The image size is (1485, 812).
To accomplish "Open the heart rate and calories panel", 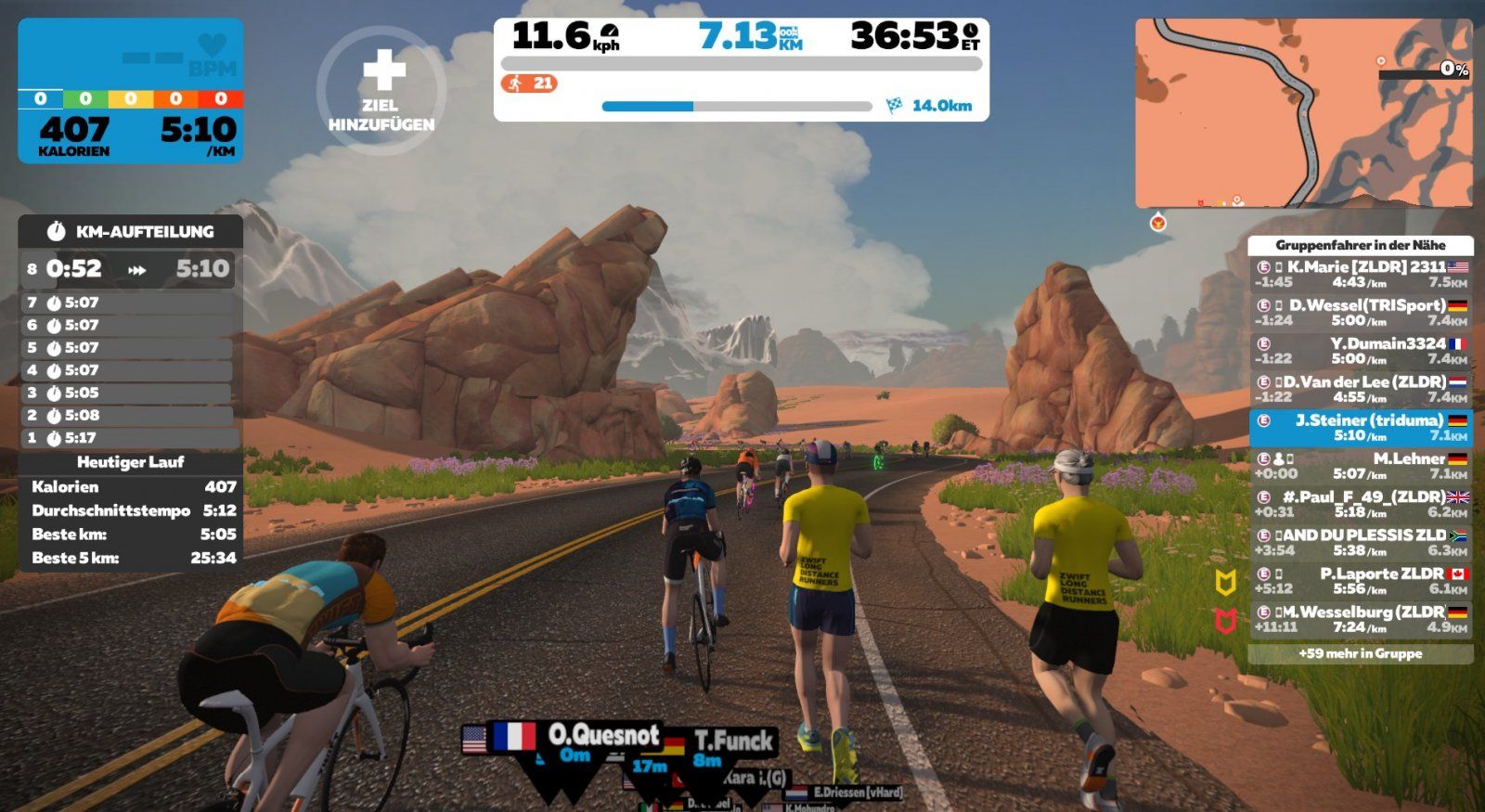I will [x=131, y=91].
